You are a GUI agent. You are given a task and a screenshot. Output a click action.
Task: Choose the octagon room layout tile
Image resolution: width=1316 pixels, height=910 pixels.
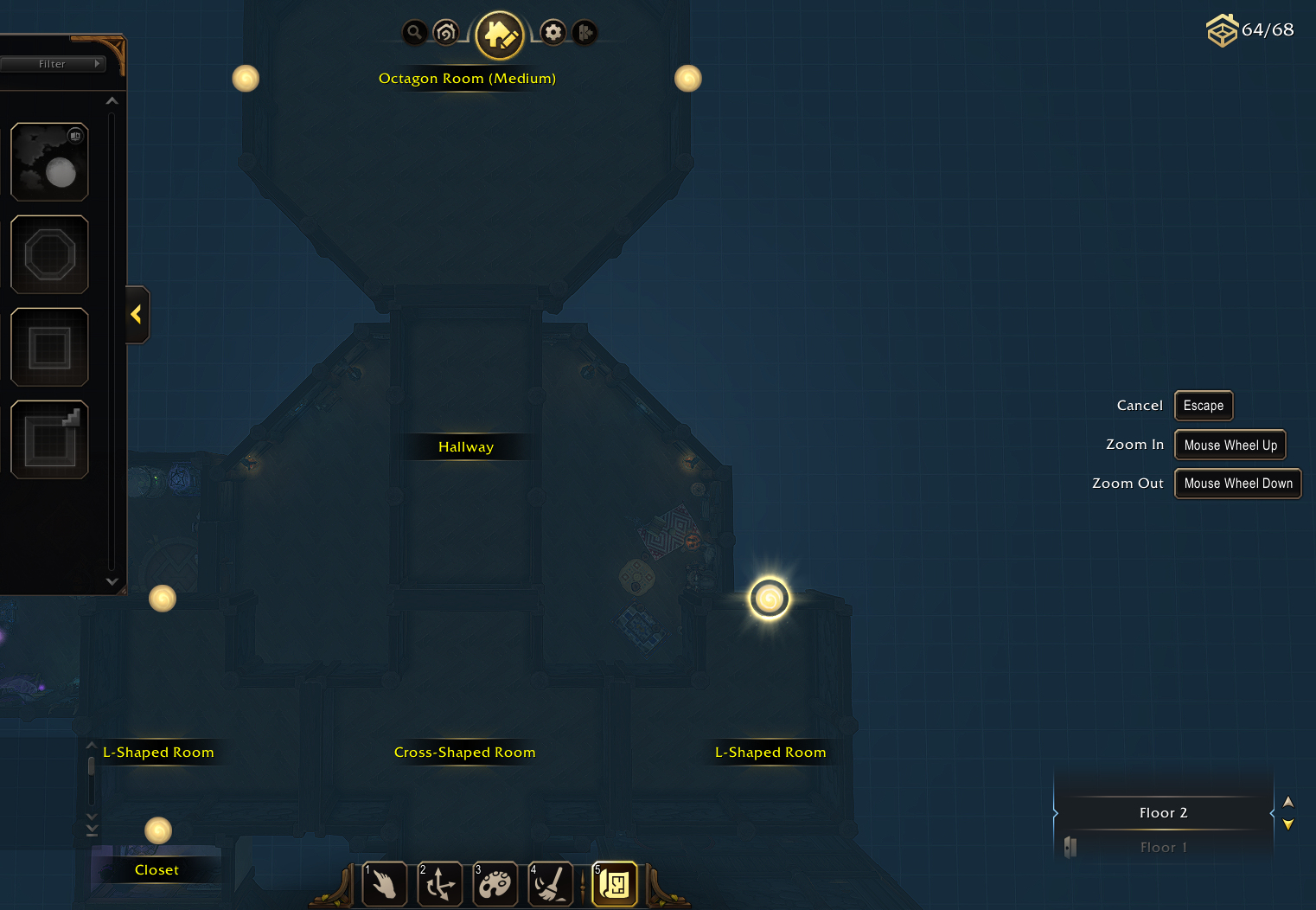pyautogui.click(x=49, y=254)
